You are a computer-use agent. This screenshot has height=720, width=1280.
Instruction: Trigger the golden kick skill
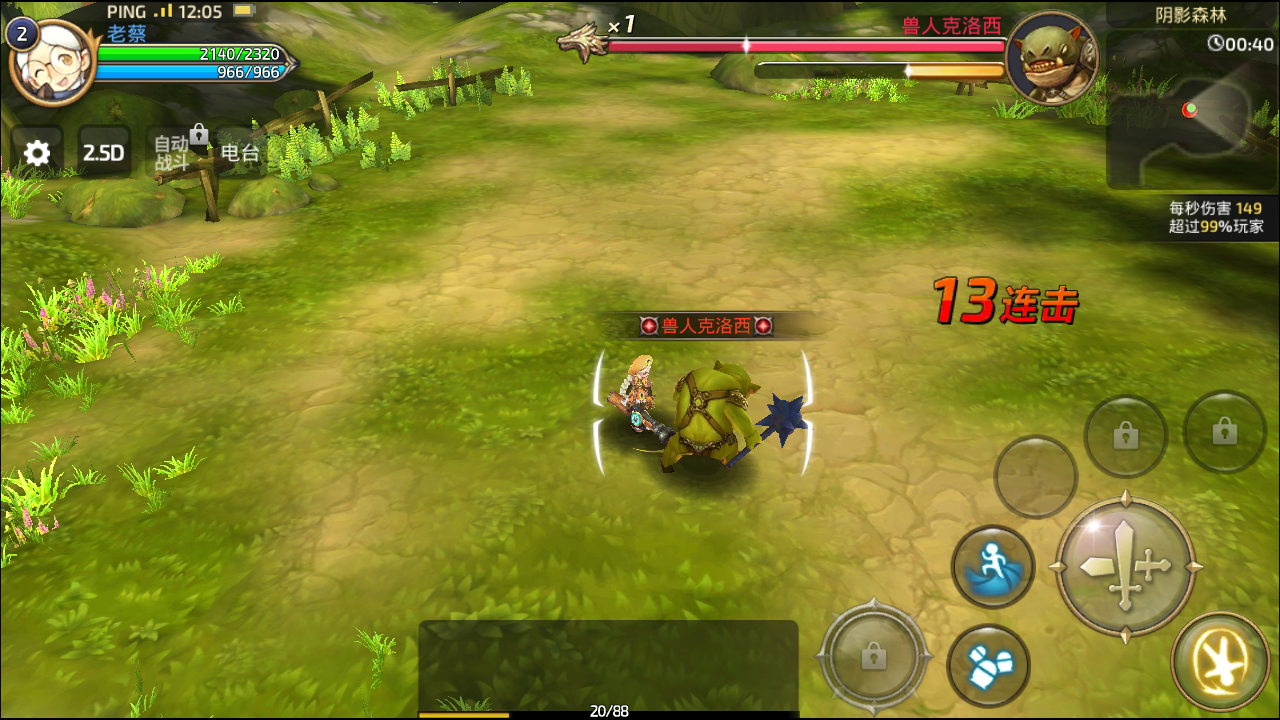[x=1221, y=661]
